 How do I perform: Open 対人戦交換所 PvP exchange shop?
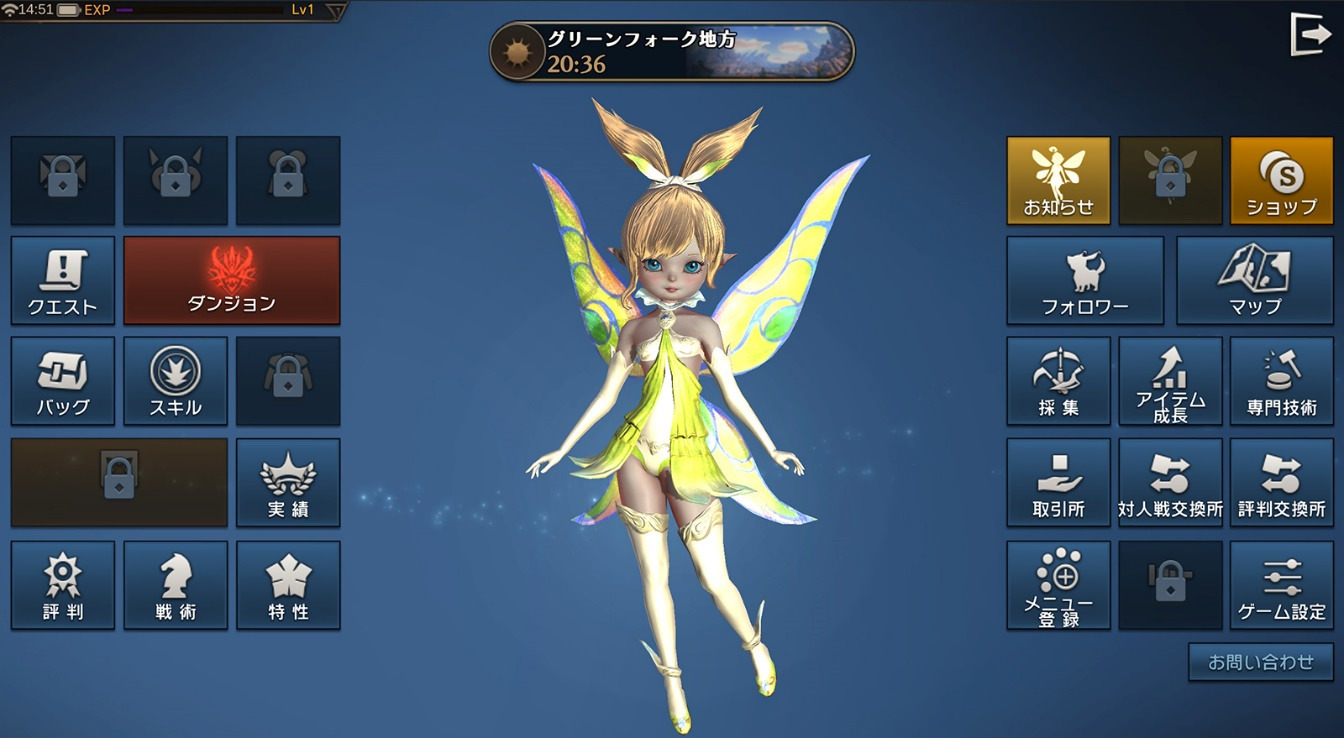point(1170,482)
